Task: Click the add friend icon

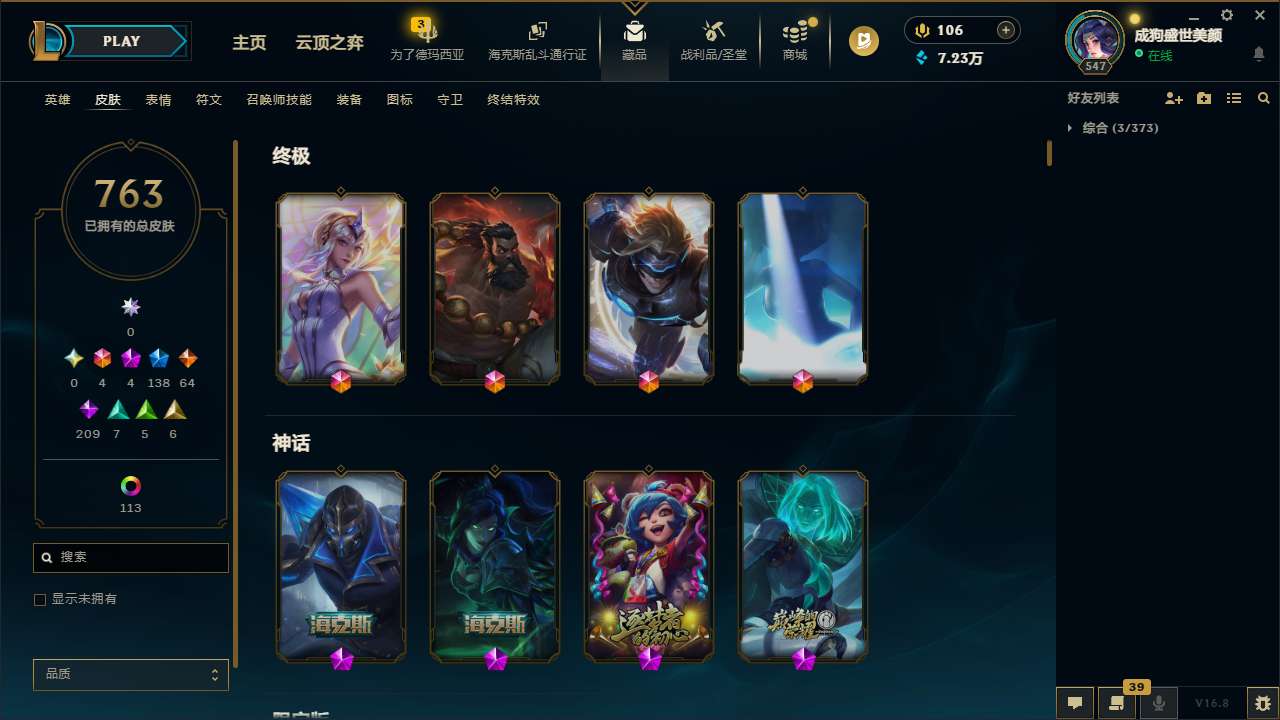Action: click(1174, 98)
